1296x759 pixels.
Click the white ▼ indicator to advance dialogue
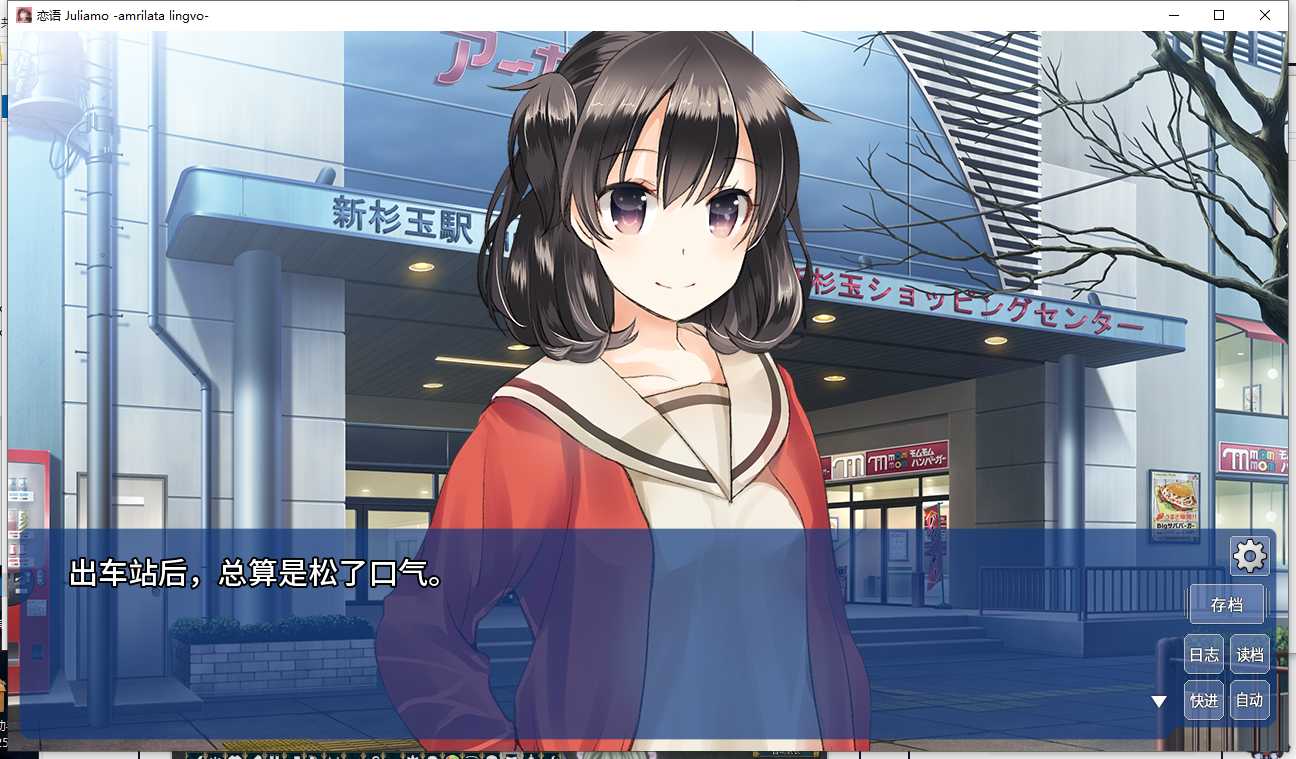pyautogui.click(x=1158, y=700)
